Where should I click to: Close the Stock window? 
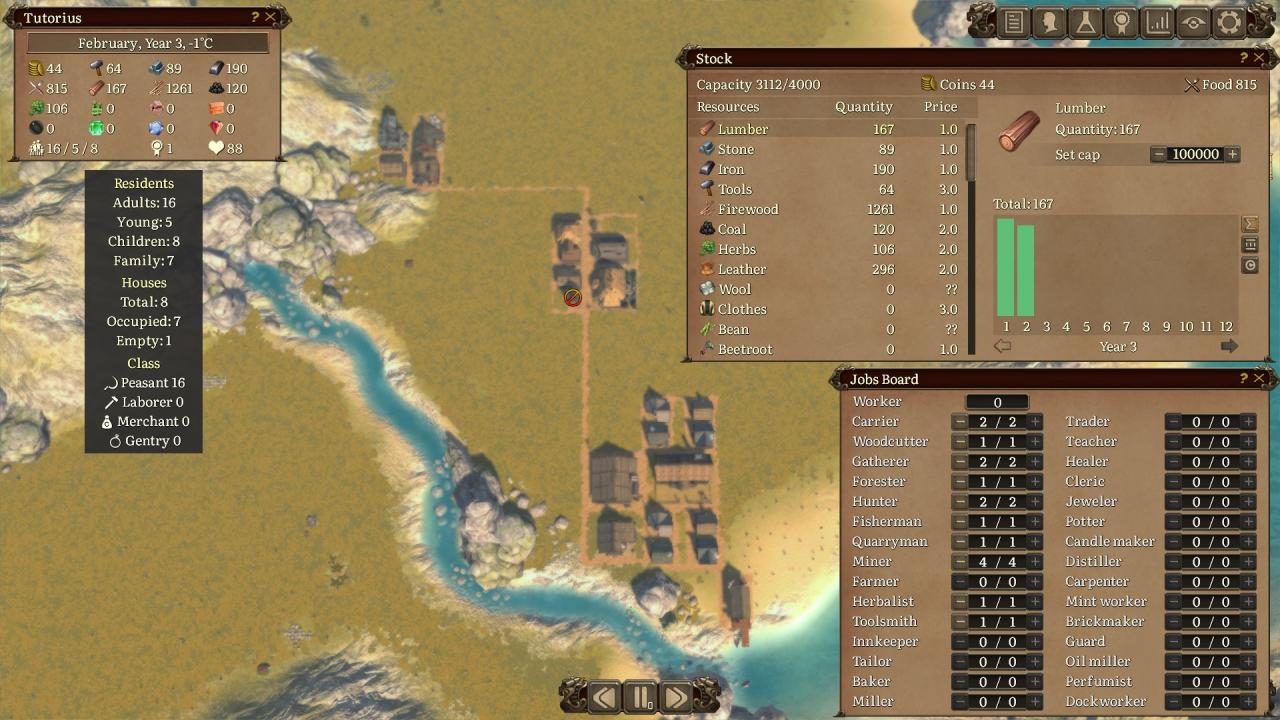pyautogui.click(x=1260, y=58)
